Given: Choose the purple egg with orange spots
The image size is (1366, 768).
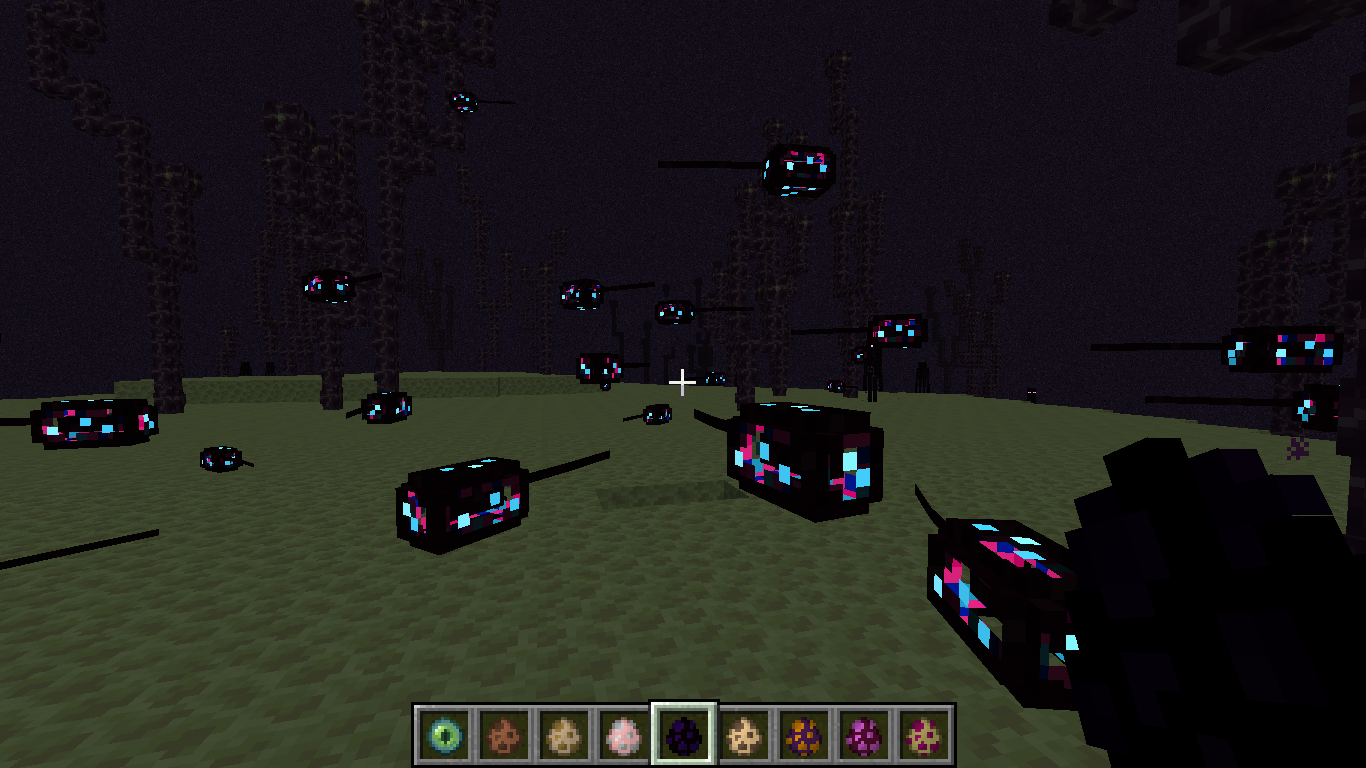Looking at the screenshot, I should tap(804, 735).
